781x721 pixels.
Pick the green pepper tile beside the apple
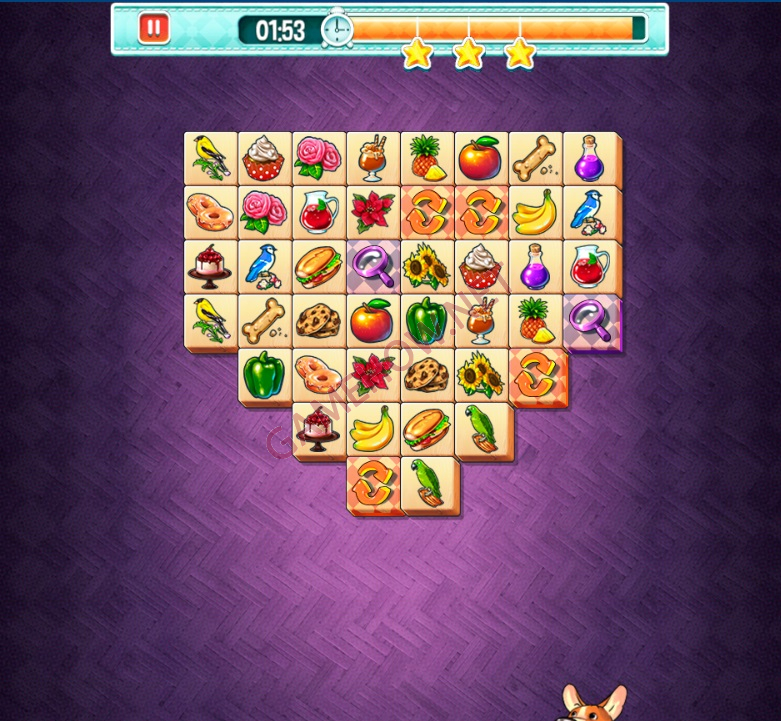(427, 320)
